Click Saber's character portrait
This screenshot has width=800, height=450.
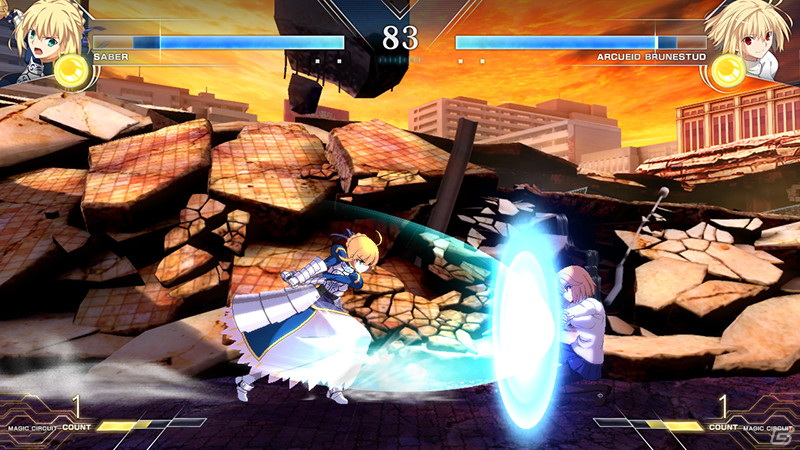pyautogui.click(x=40, y=32)
